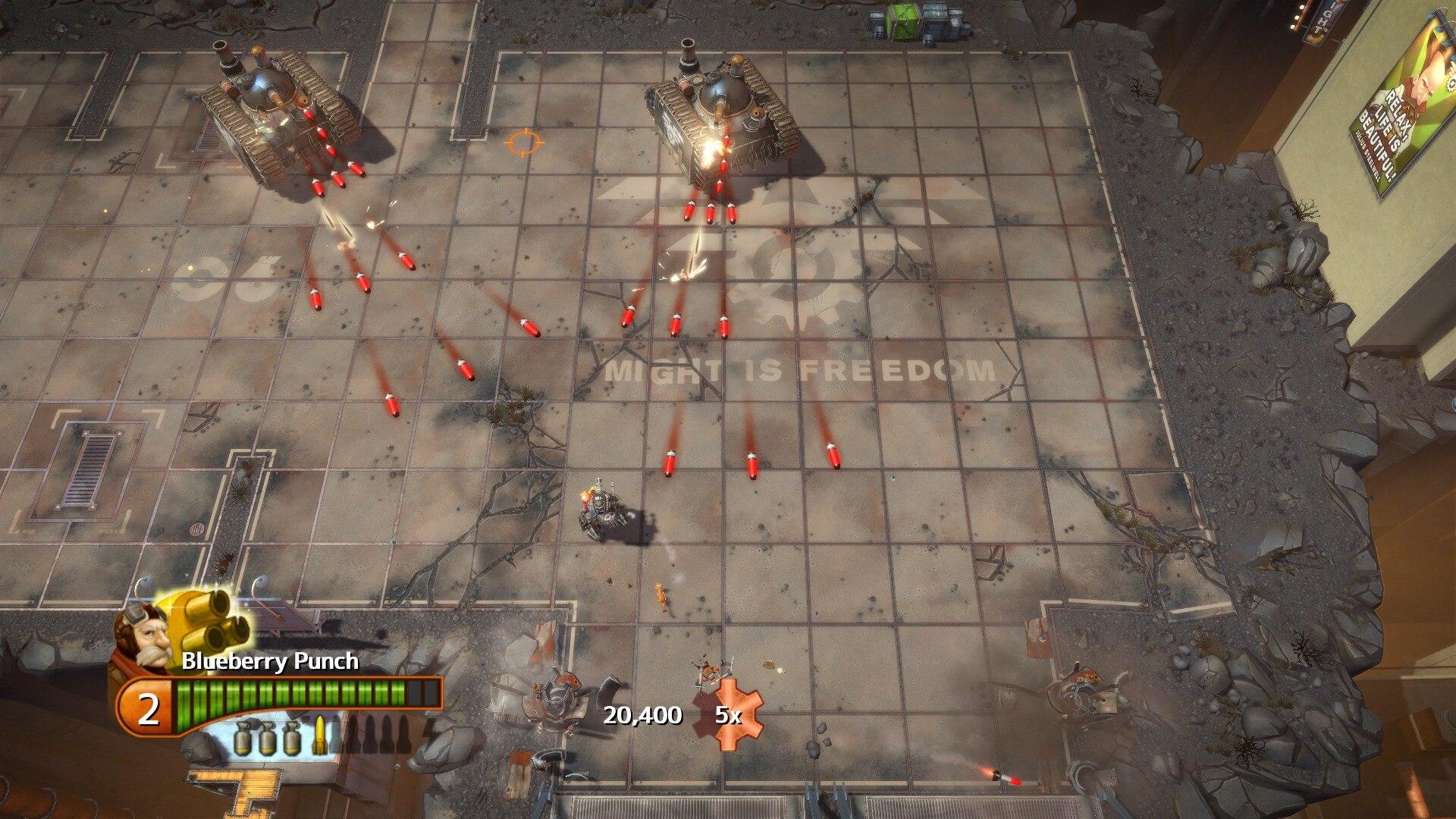1456x819 pixels.
Task: Click the orange gear multiplier icon
Action: [x=730, y=715]
